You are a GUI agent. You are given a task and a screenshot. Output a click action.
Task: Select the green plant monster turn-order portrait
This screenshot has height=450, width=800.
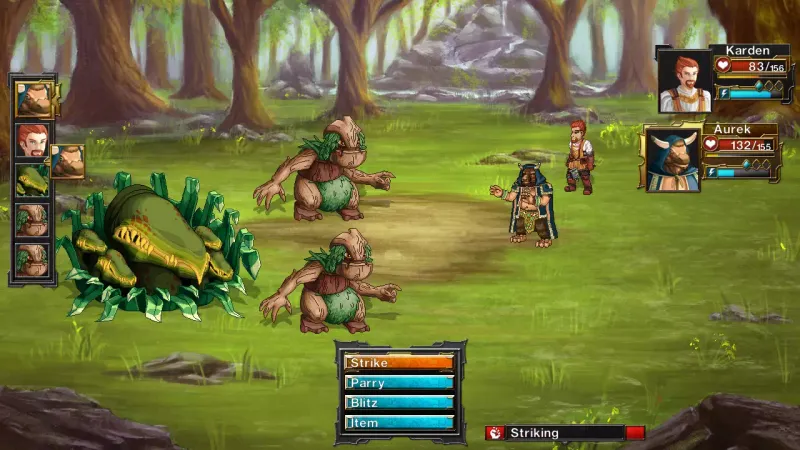pyautogui.click(x=31, y=180)
